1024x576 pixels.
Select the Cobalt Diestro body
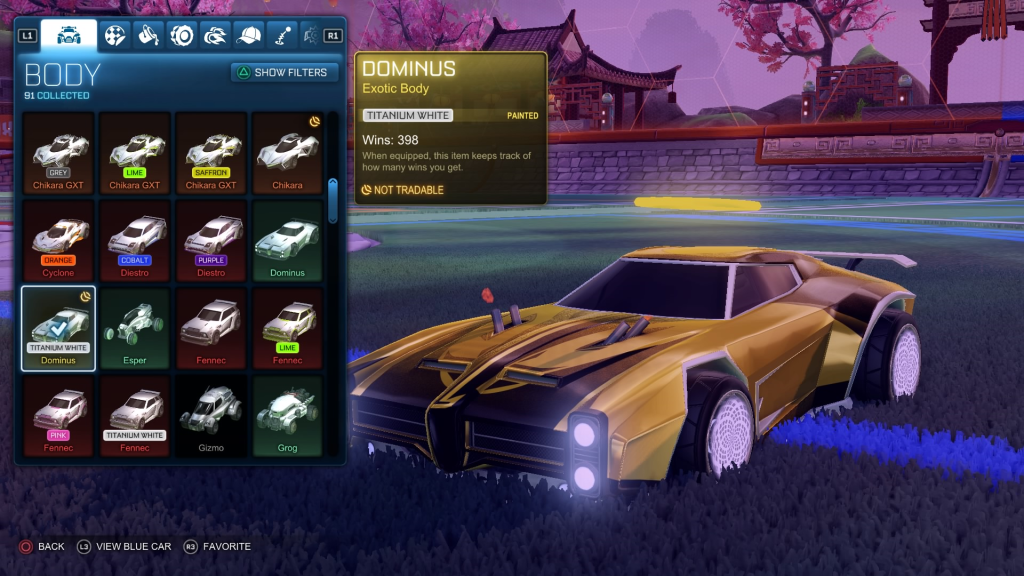(x=134, y=240)
